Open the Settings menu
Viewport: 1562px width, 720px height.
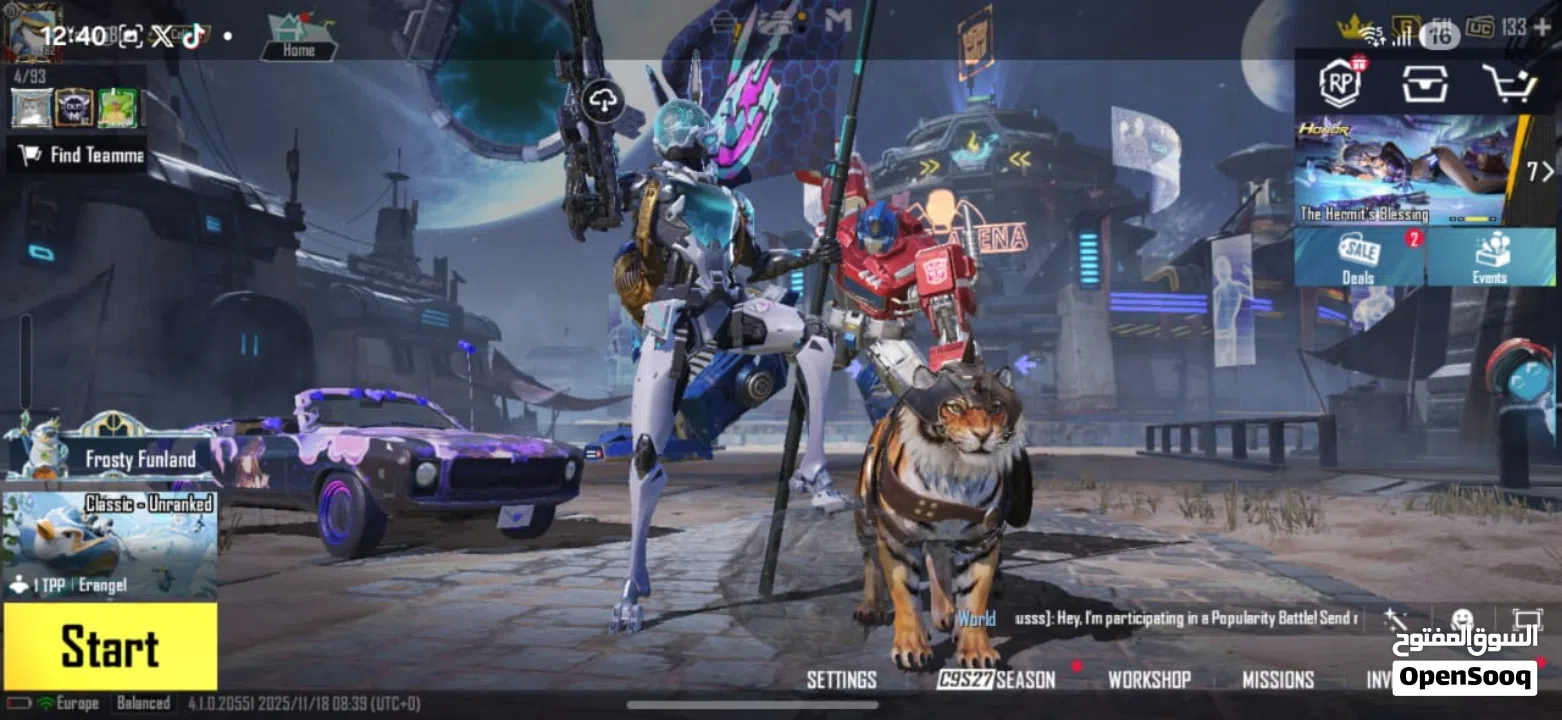click(841, 680)
